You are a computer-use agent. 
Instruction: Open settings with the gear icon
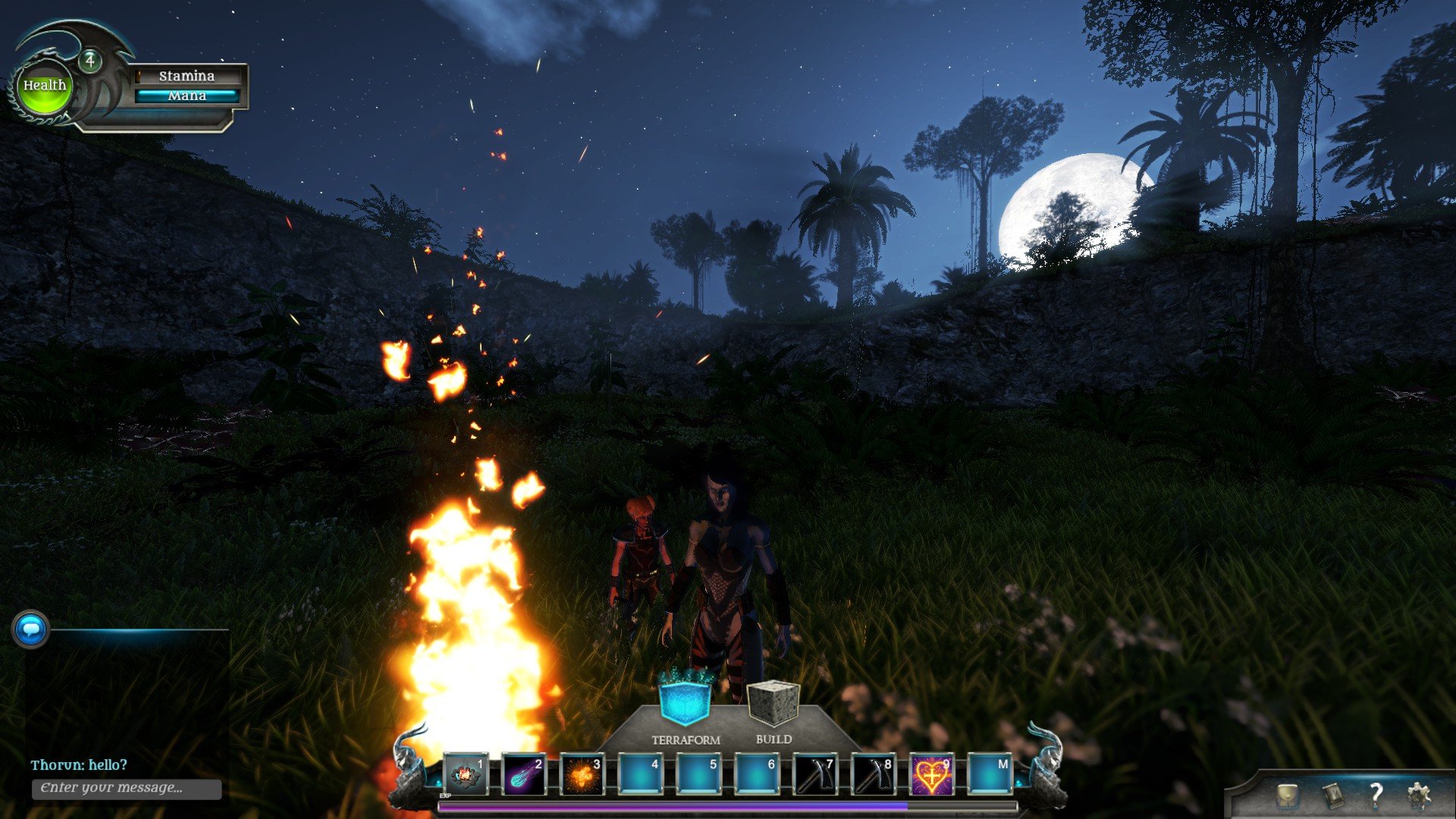tap(1418, 795)
